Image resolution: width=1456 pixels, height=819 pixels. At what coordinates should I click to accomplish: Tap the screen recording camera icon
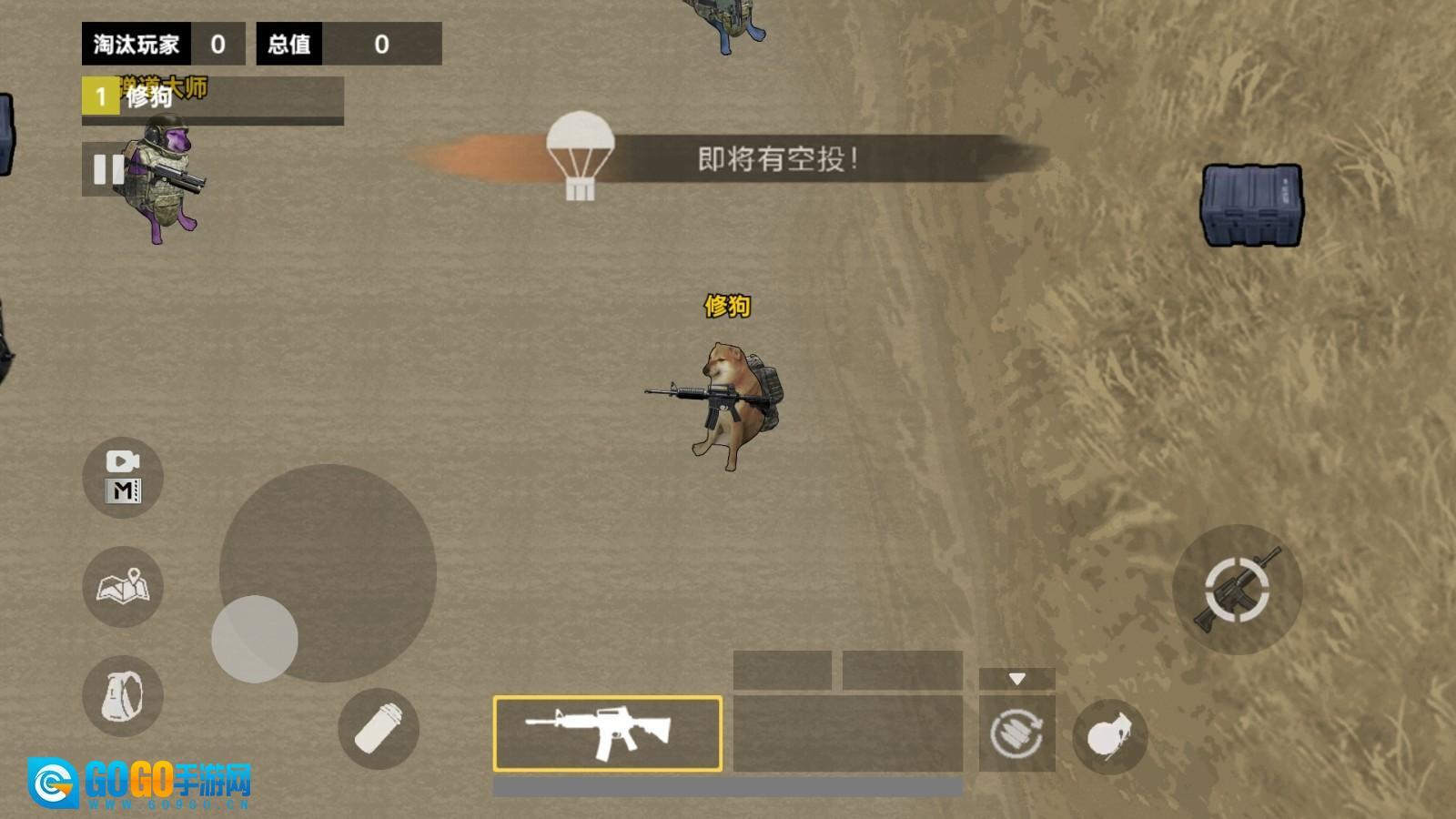tap(122, 462)
